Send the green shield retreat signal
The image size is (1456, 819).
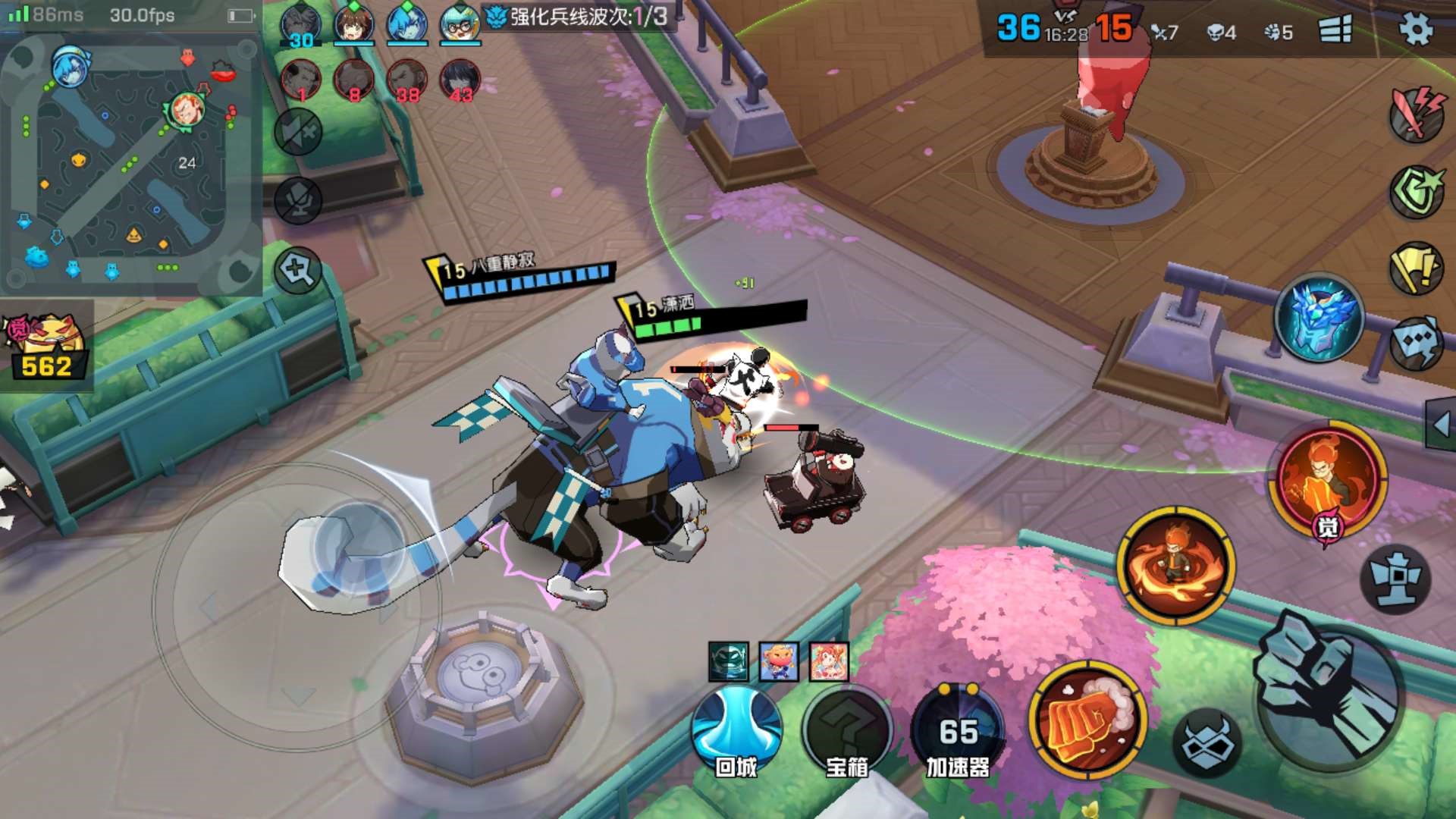(1416, 192)
